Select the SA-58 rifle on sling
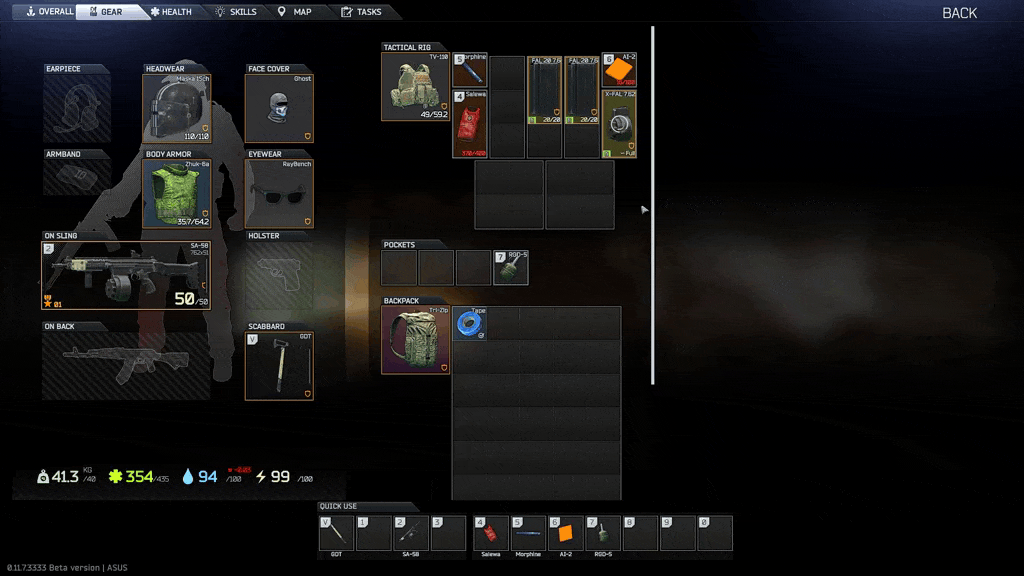This screenshot has height=576, width=1024. [126, 276]
